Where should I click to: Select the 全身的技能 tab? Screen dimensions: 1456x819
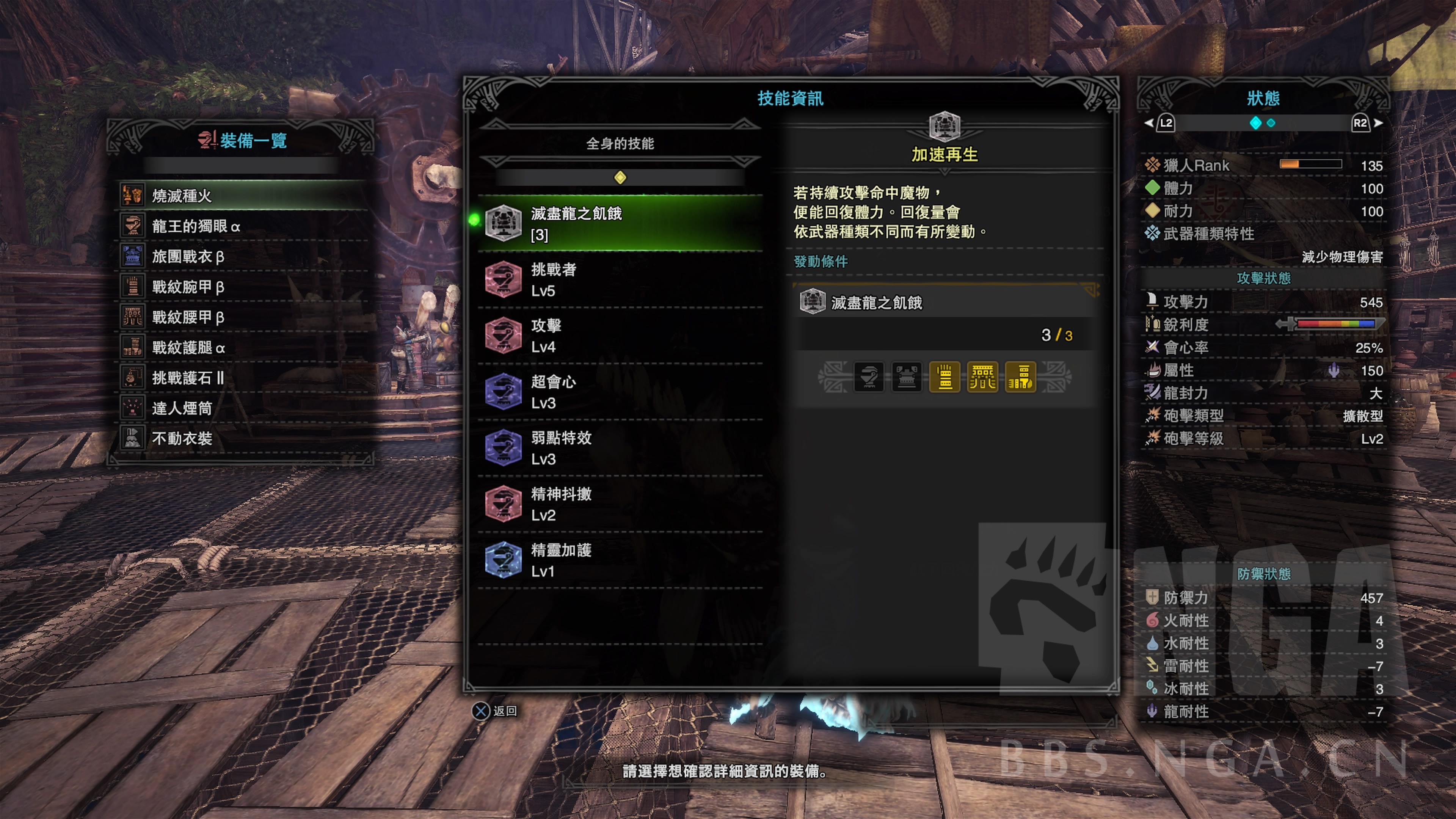click(620, 143)
